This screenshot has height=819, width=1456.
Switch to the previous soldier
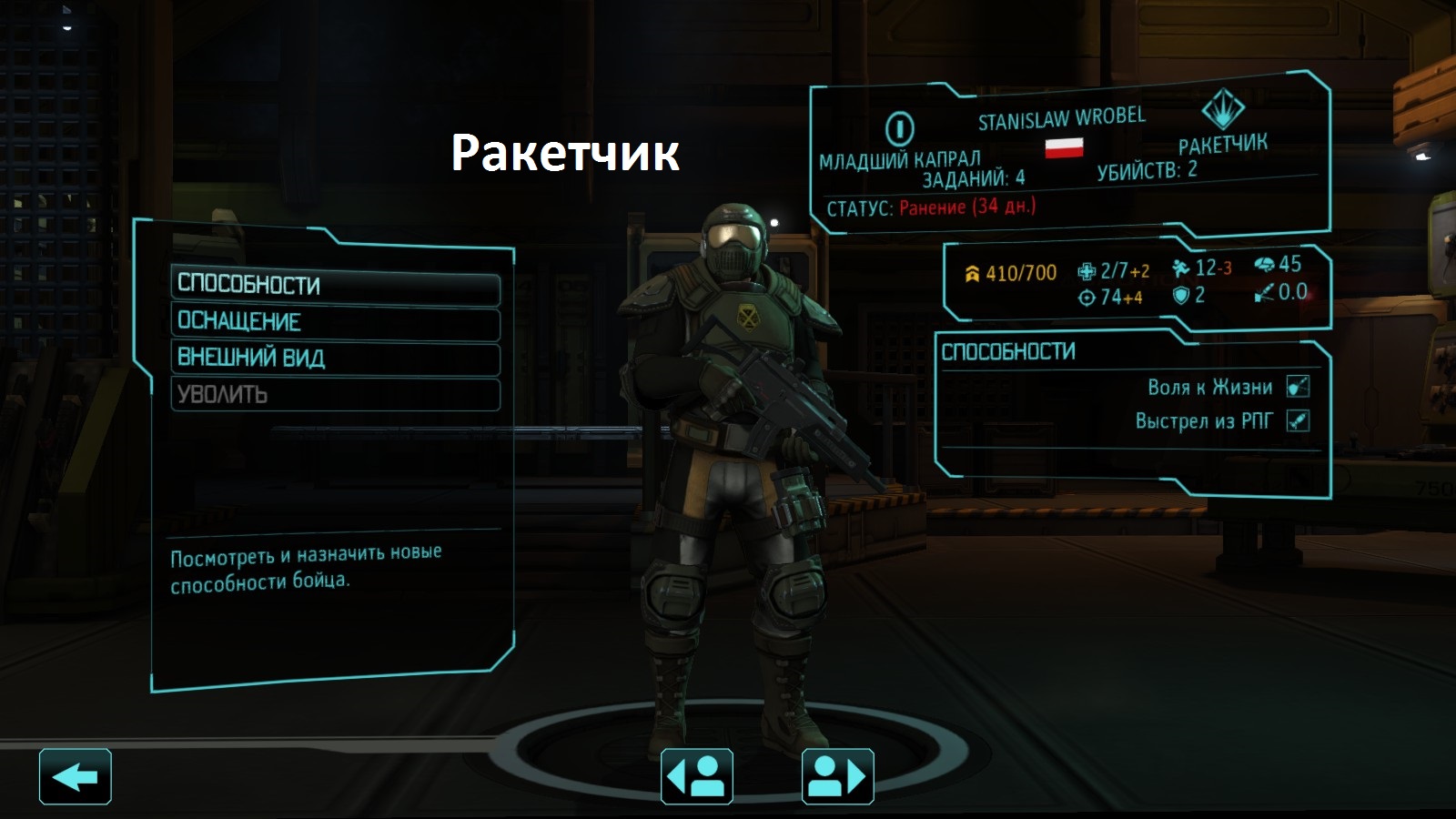(696, 777)
